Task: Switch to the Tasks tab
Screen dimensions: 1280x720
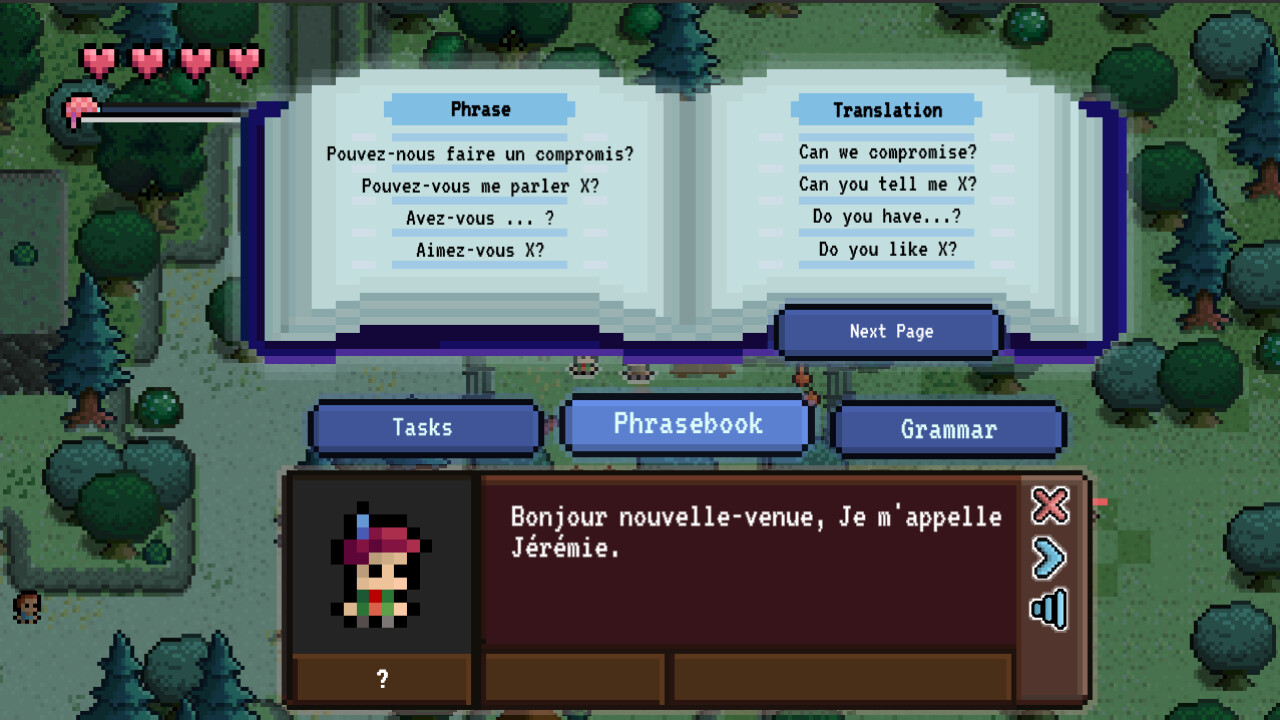Action: (x=424, y=428)
